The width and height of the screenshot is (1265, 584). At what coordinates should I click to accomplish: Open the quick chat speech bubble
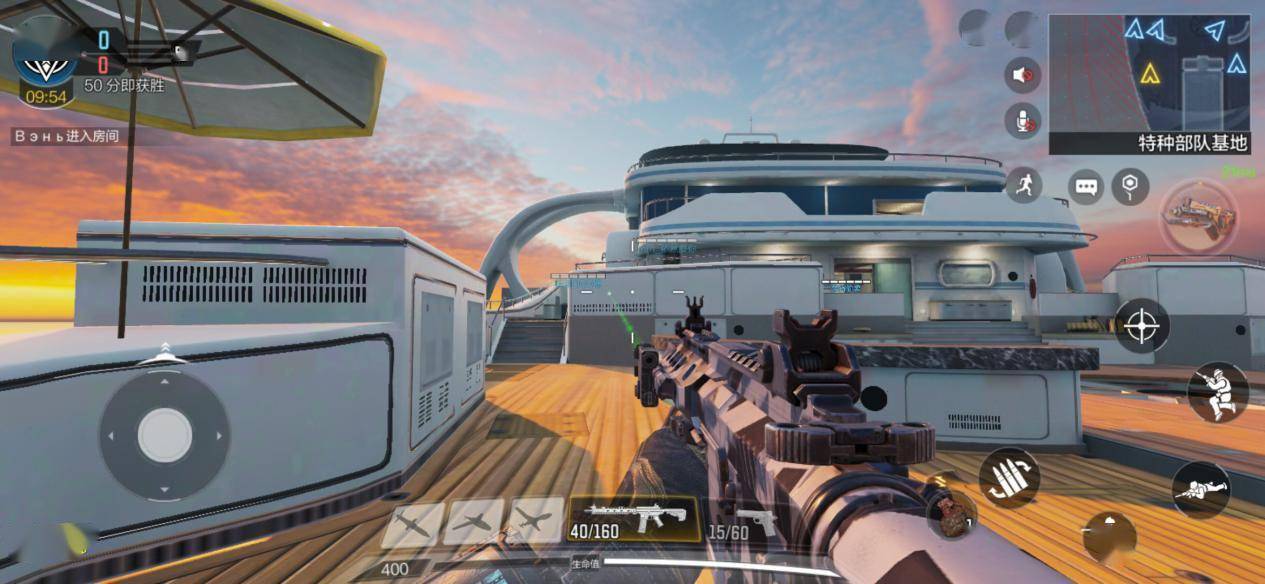tap(1085, 186)
